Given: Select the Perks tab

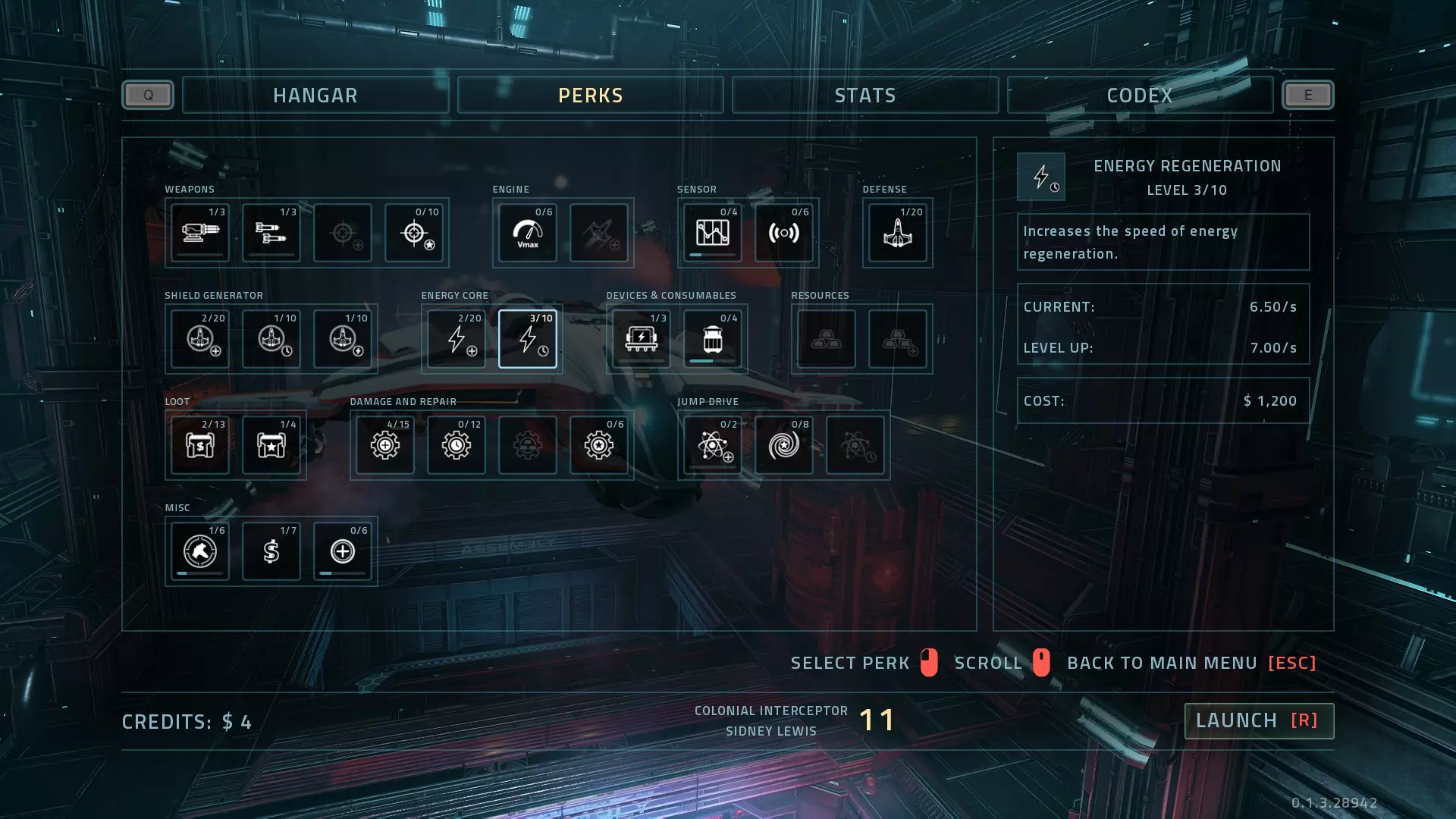Looking at the screenshot, I should [590, 96].
